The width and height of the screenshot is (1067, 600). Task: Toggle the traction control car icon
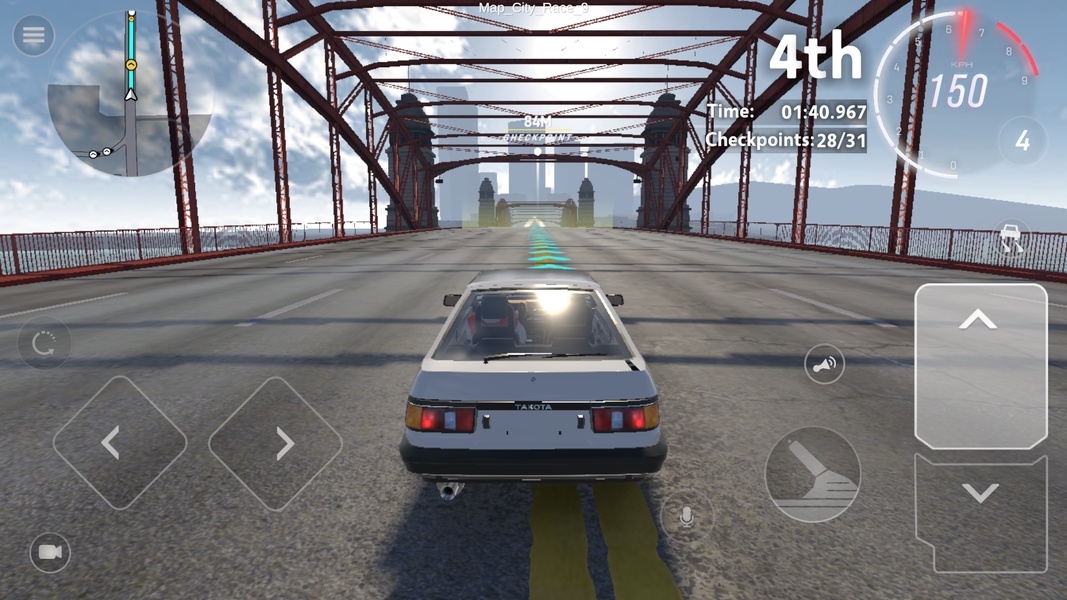click(1013, 240)
